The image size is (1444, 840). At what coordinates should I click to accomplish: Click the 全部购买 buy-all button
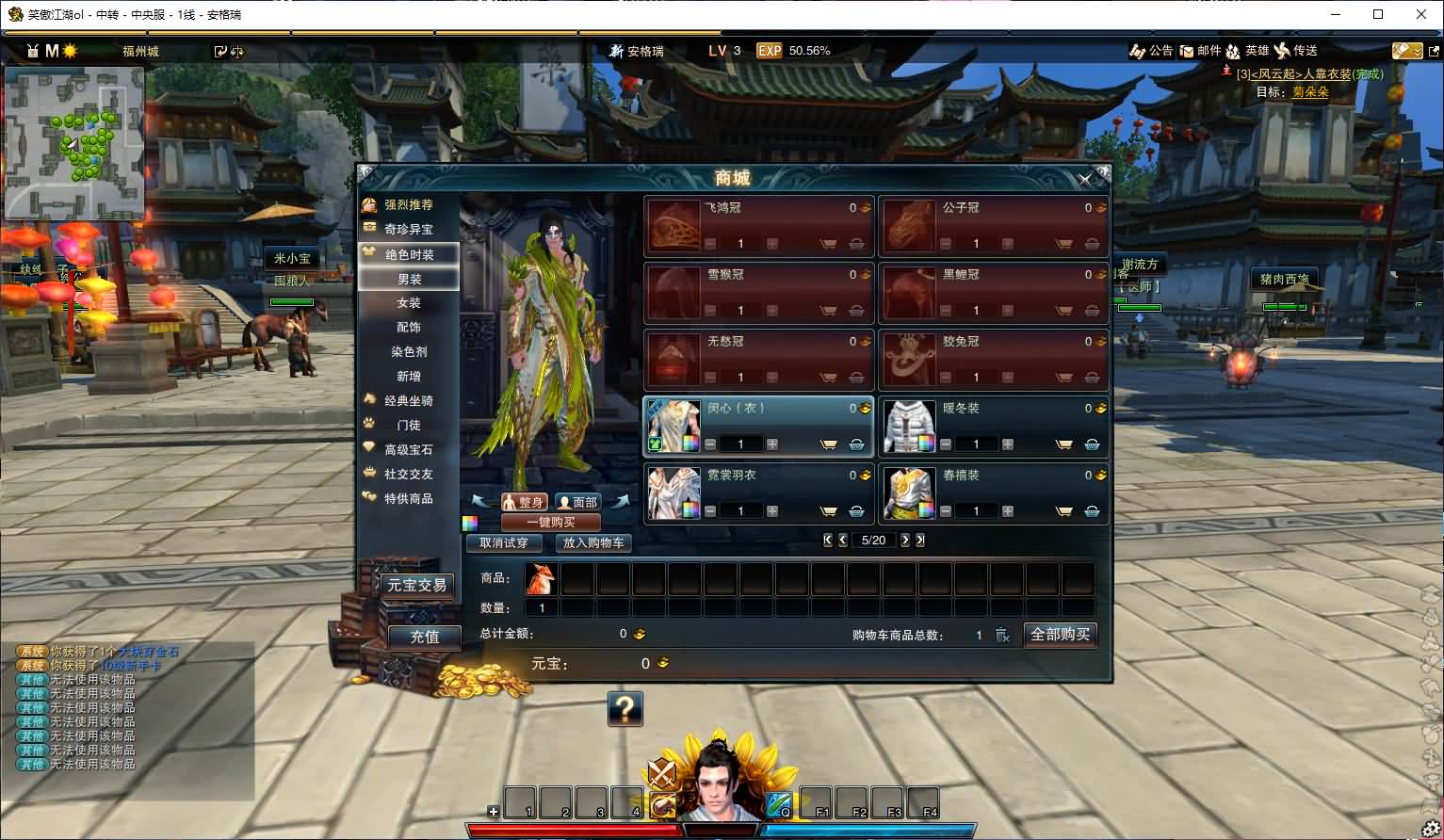pyautogui.click(x=1060, y=635)
